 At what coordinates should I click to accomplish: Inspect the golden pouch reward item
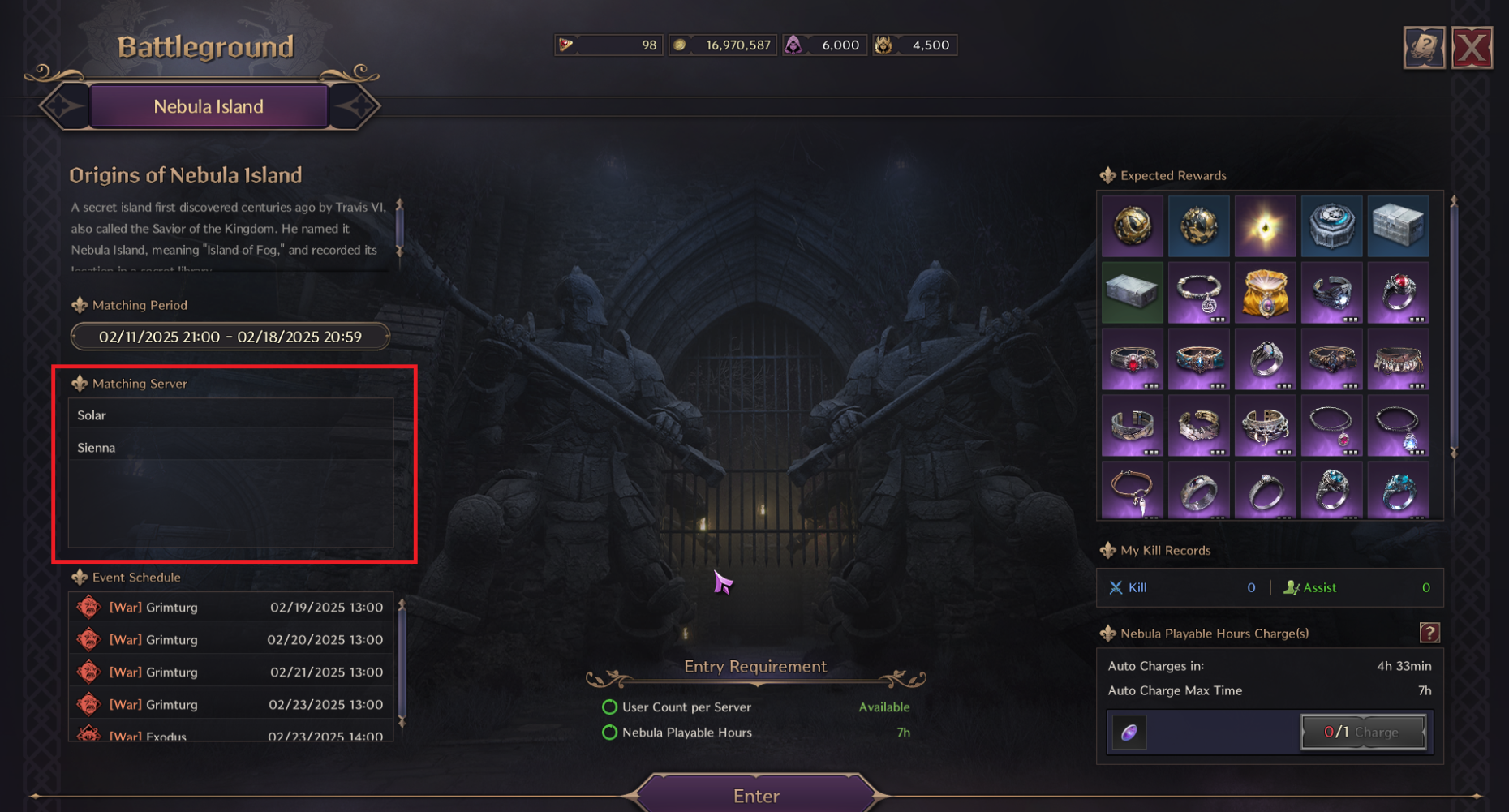tap(1265, 293)
